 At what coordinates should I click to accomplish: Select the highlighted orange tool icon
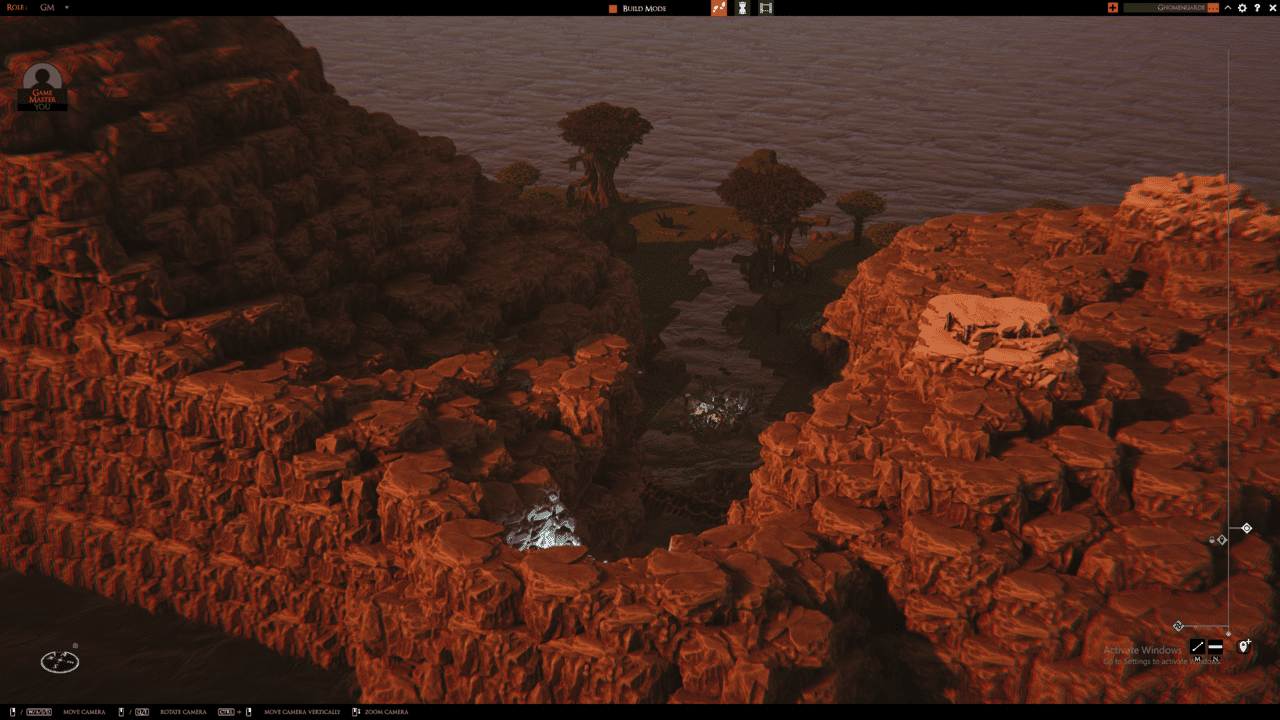coord(719,8)
